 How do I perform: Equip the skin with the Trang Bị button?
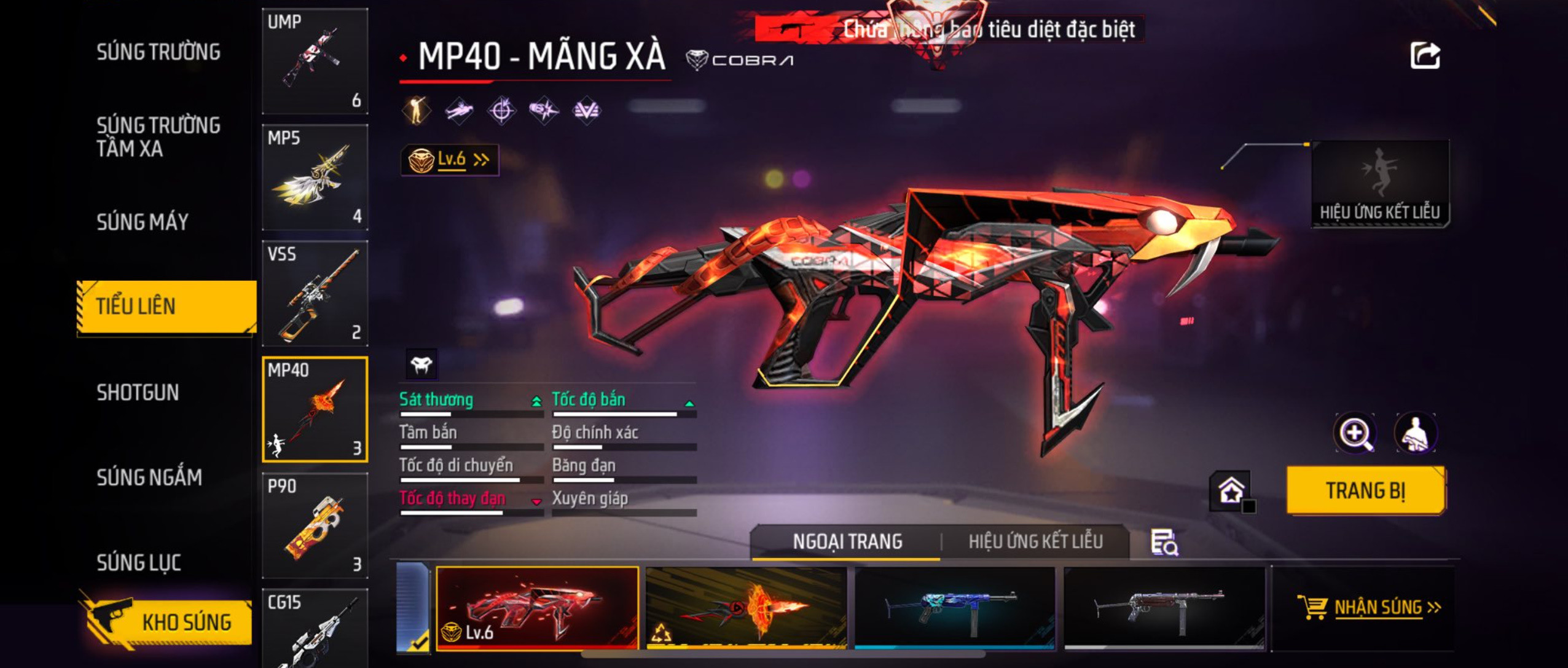coord(1365,490)
